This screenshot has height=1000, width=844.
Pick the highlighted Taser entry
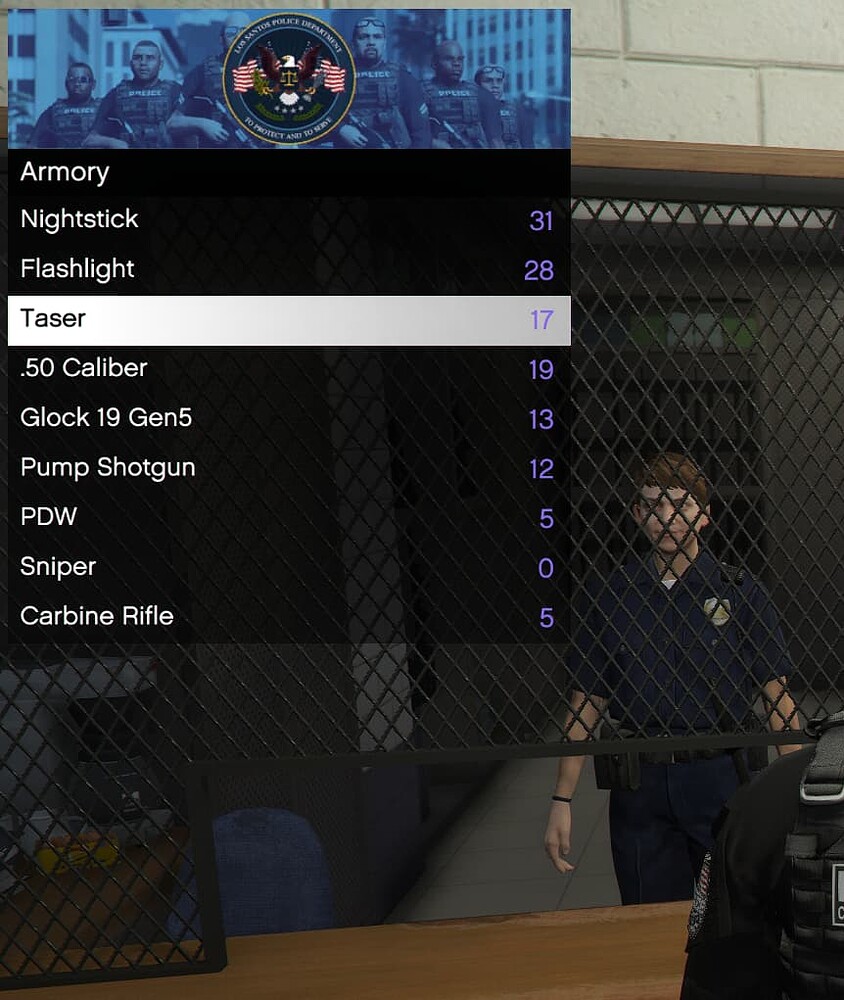click(x=289, y=320)
